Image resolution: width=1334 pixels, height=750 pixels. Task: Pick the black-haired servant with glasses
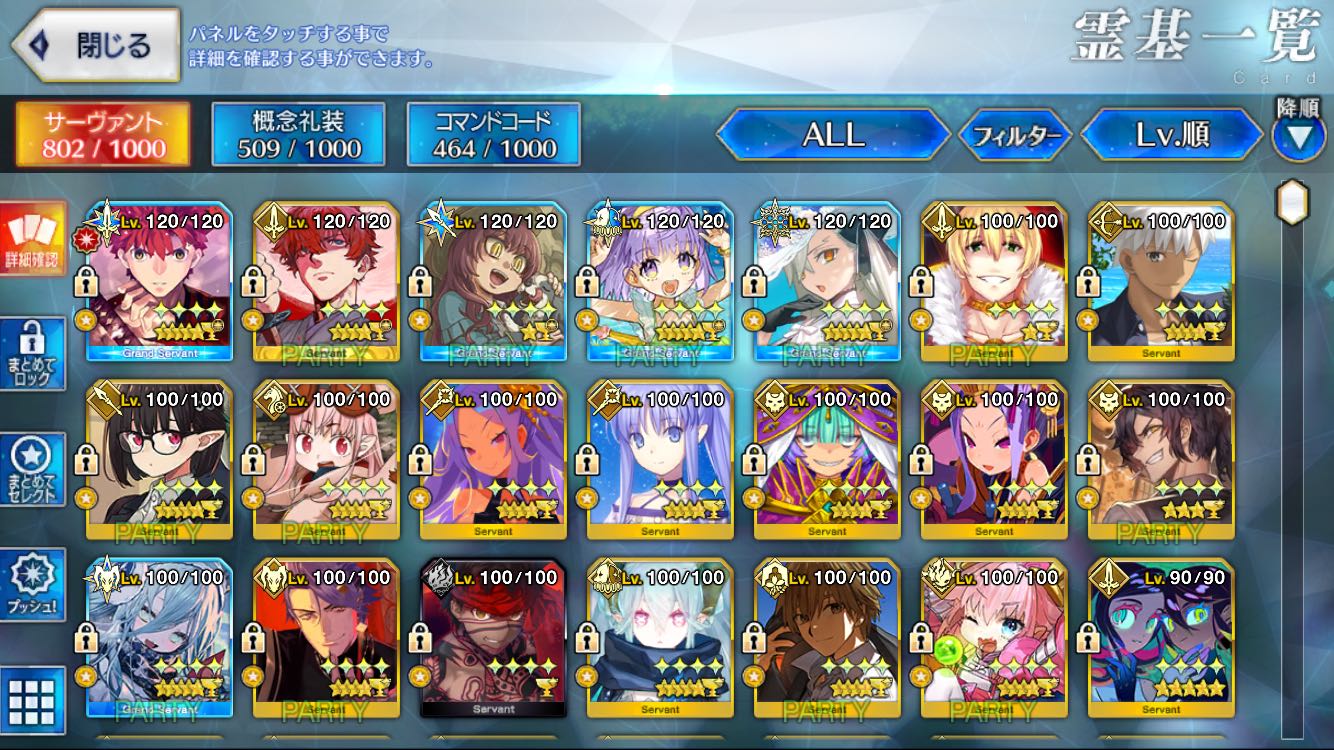point(160,460)
